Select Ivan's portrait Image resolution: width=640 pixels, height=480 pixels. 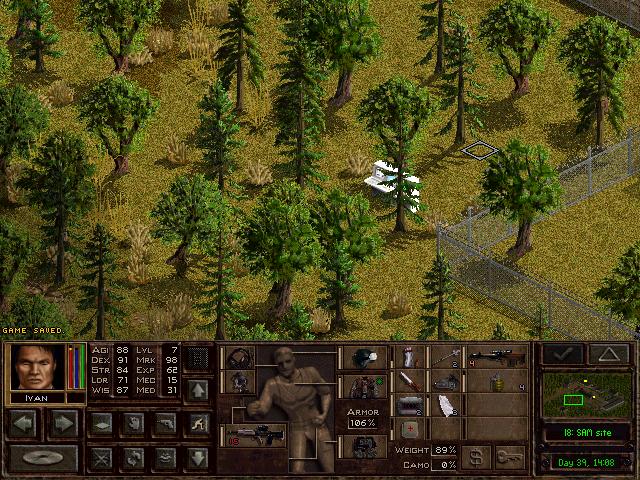[x=38, y=367]
